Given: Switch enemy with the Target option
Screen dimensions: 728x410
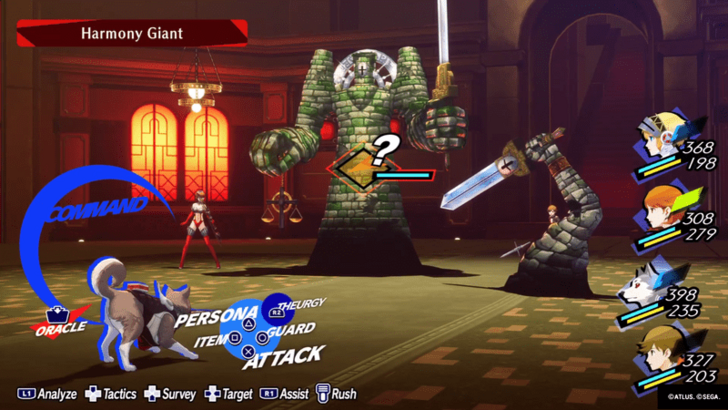Looking at the screenshot, I should coord(230,394).
